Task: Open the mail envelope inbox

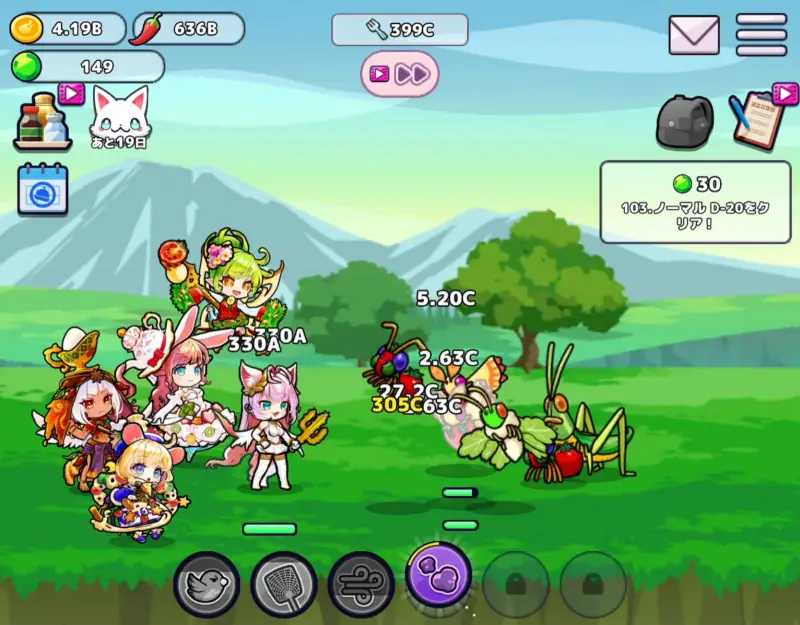Action: (694, 35)
